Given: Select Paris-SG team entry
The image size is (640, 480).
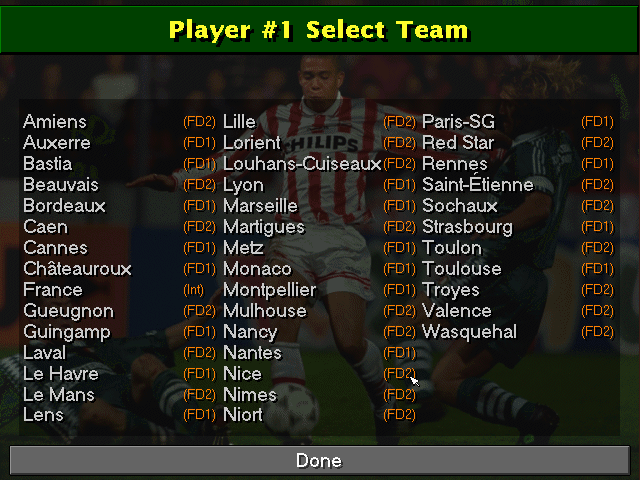Looking at the screenshot, I should 458,122.
